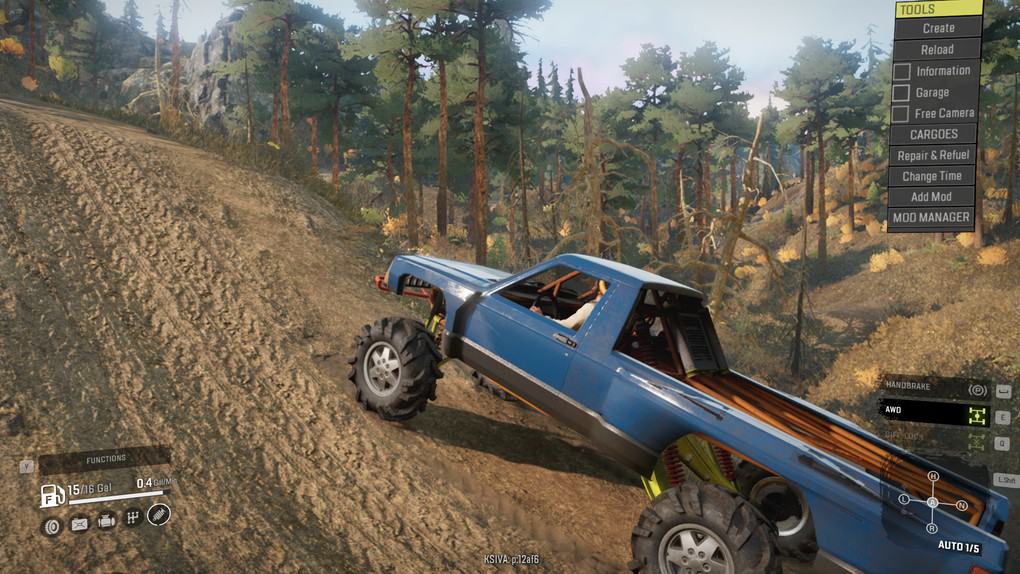The height and width of the screenshot is (574, 1020).
Task: Click the Create button in Tools
Action: click(x=938, y=28)
